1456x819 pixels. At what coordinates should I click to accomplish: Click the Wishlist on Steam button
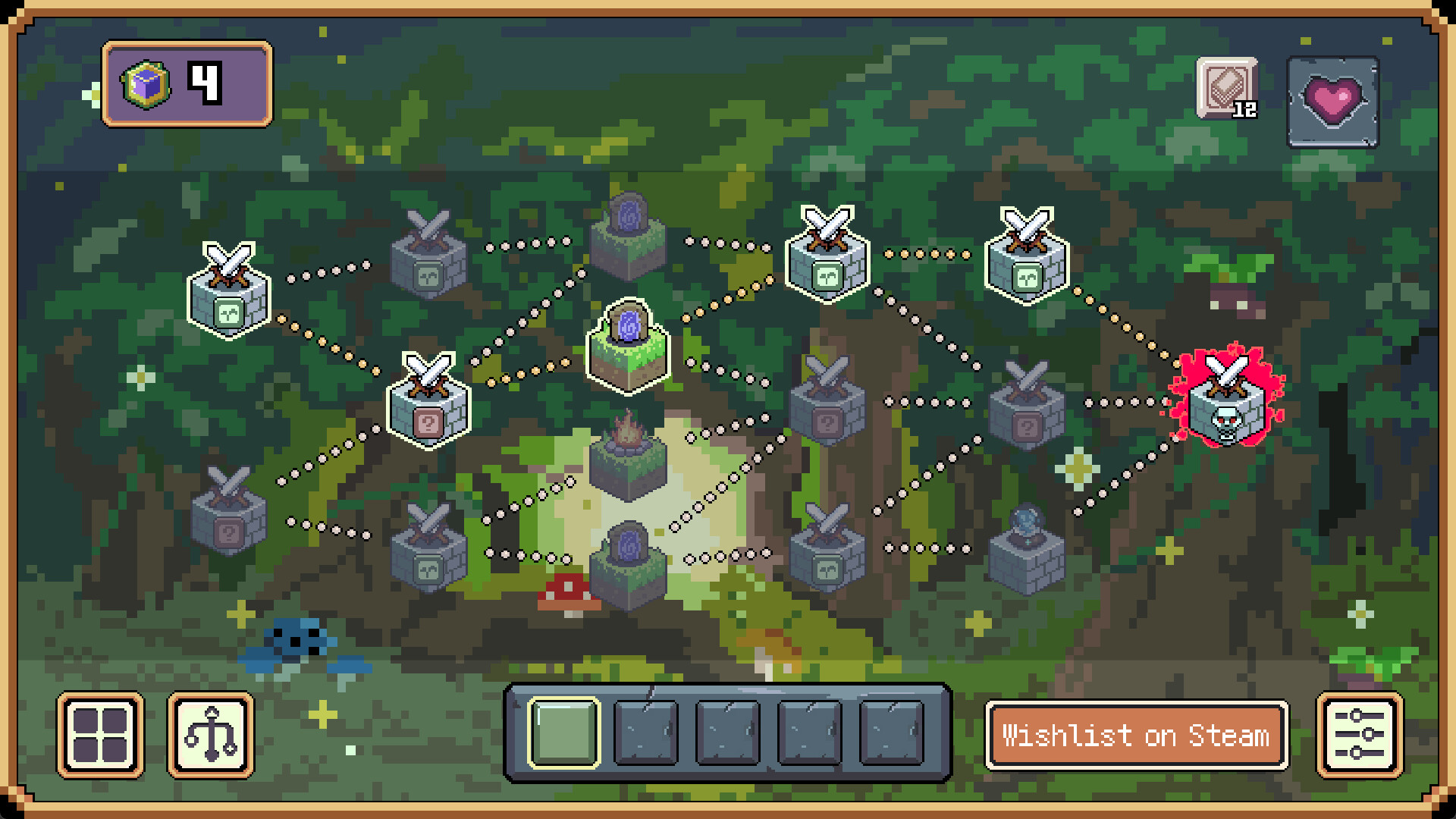(x=1135, y=734)
